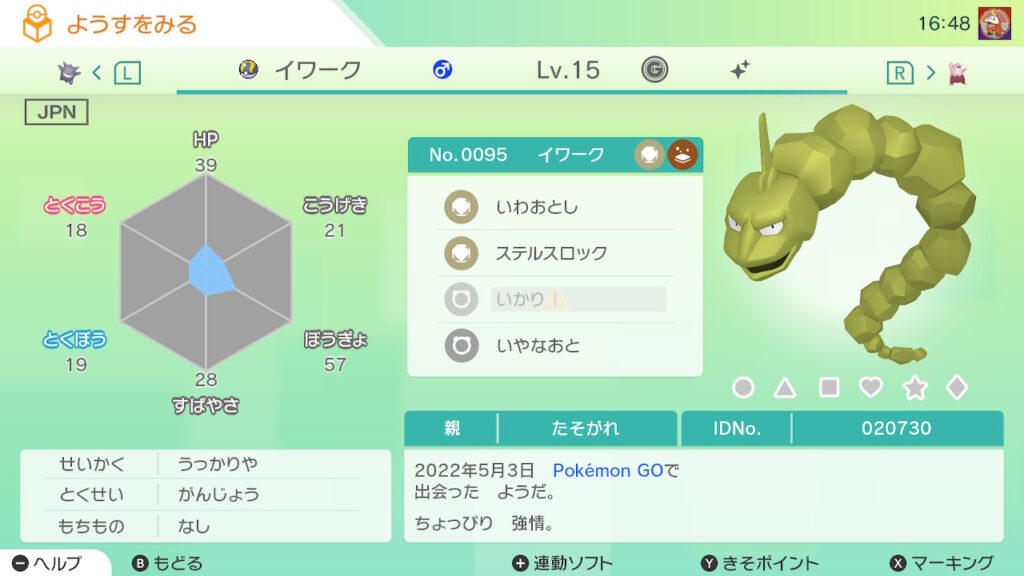
Task: Toggle the triangle marking
Action: pyautogui.click(x=785, y=388)
